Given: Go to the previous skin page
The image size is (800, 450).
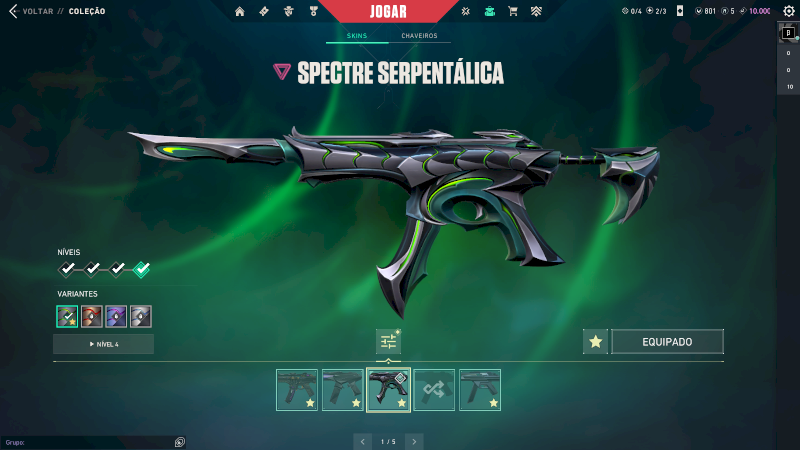Looking at the screenshot, I should point(362,441).
